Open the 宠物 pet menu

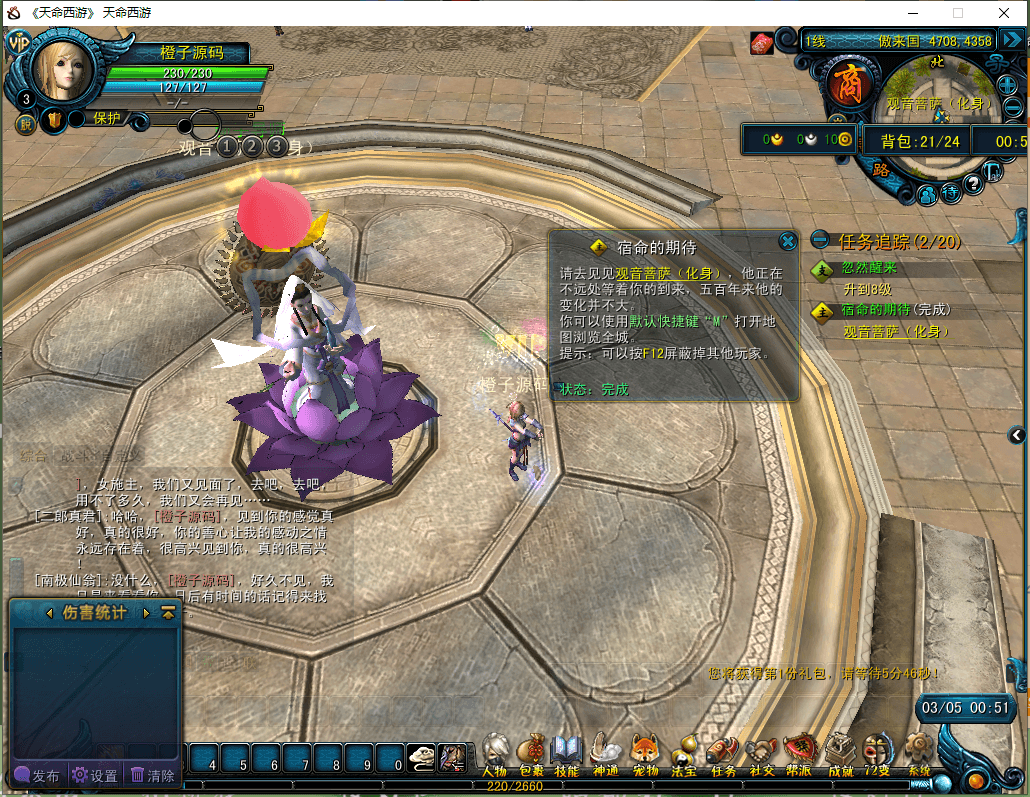tap(644, 754)
